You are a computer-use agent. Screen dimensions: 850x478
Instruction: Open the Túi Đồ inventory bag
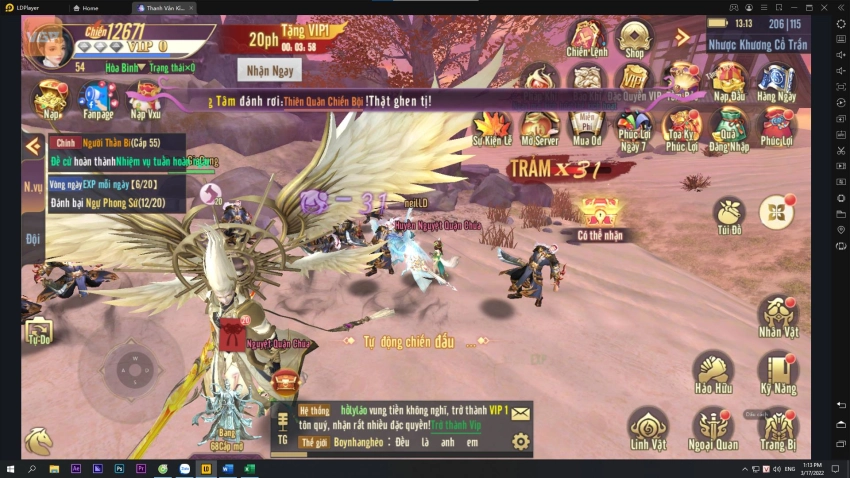click(x=729, y=214)
